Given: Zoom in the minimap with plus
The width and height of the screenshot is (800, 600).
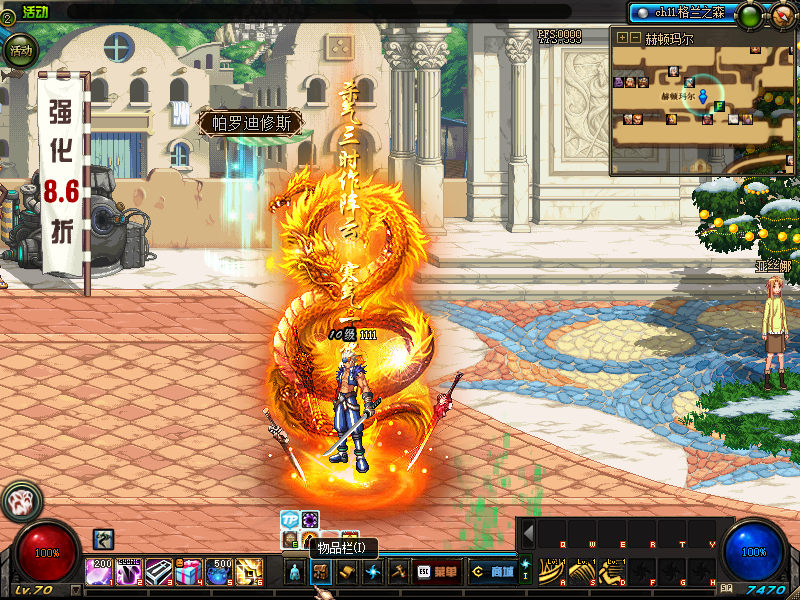Looking at the screenshot, I should pos(622,38).
